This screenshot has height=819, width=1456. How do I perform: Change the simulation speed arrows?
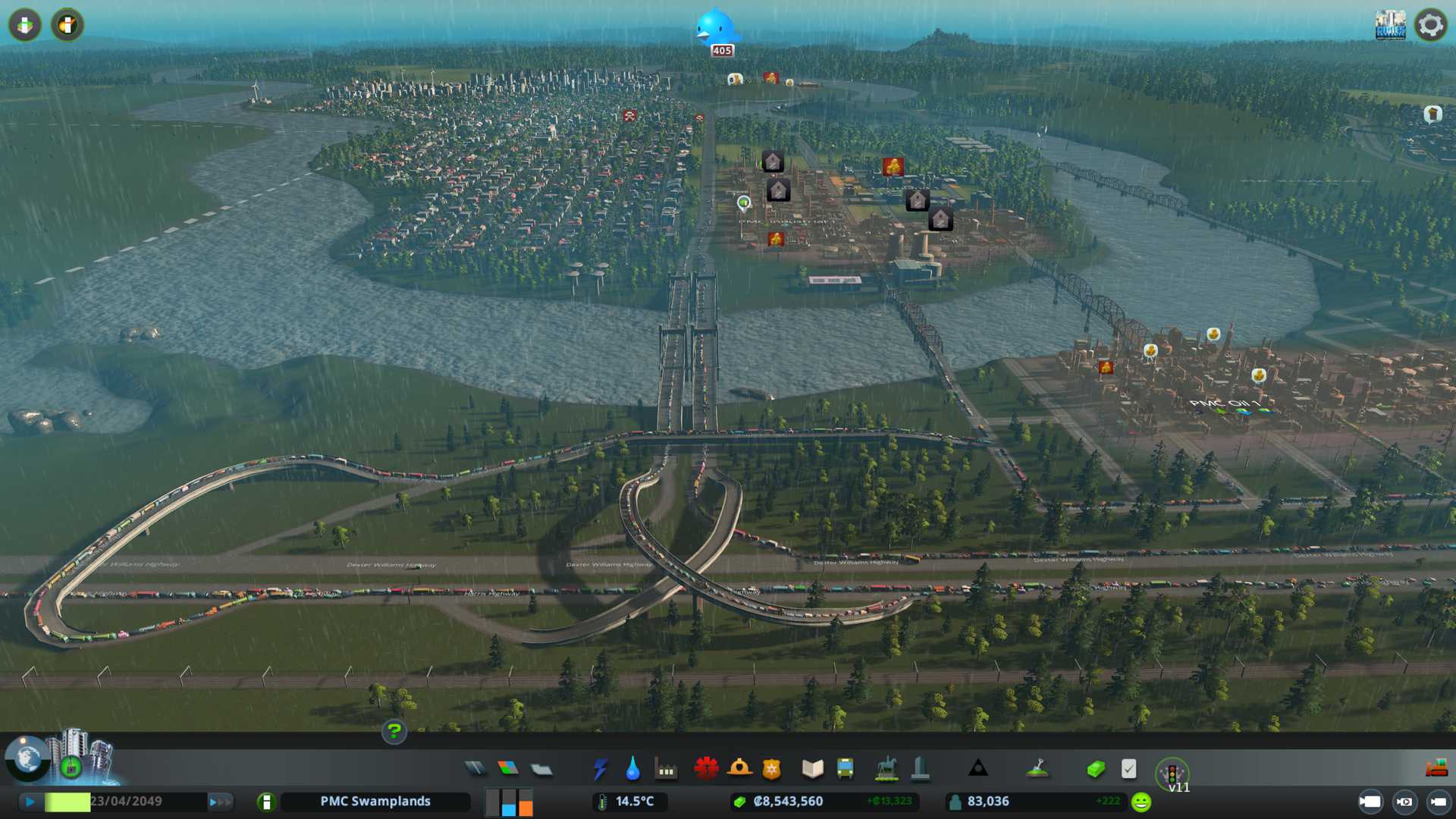pos(220,802)
